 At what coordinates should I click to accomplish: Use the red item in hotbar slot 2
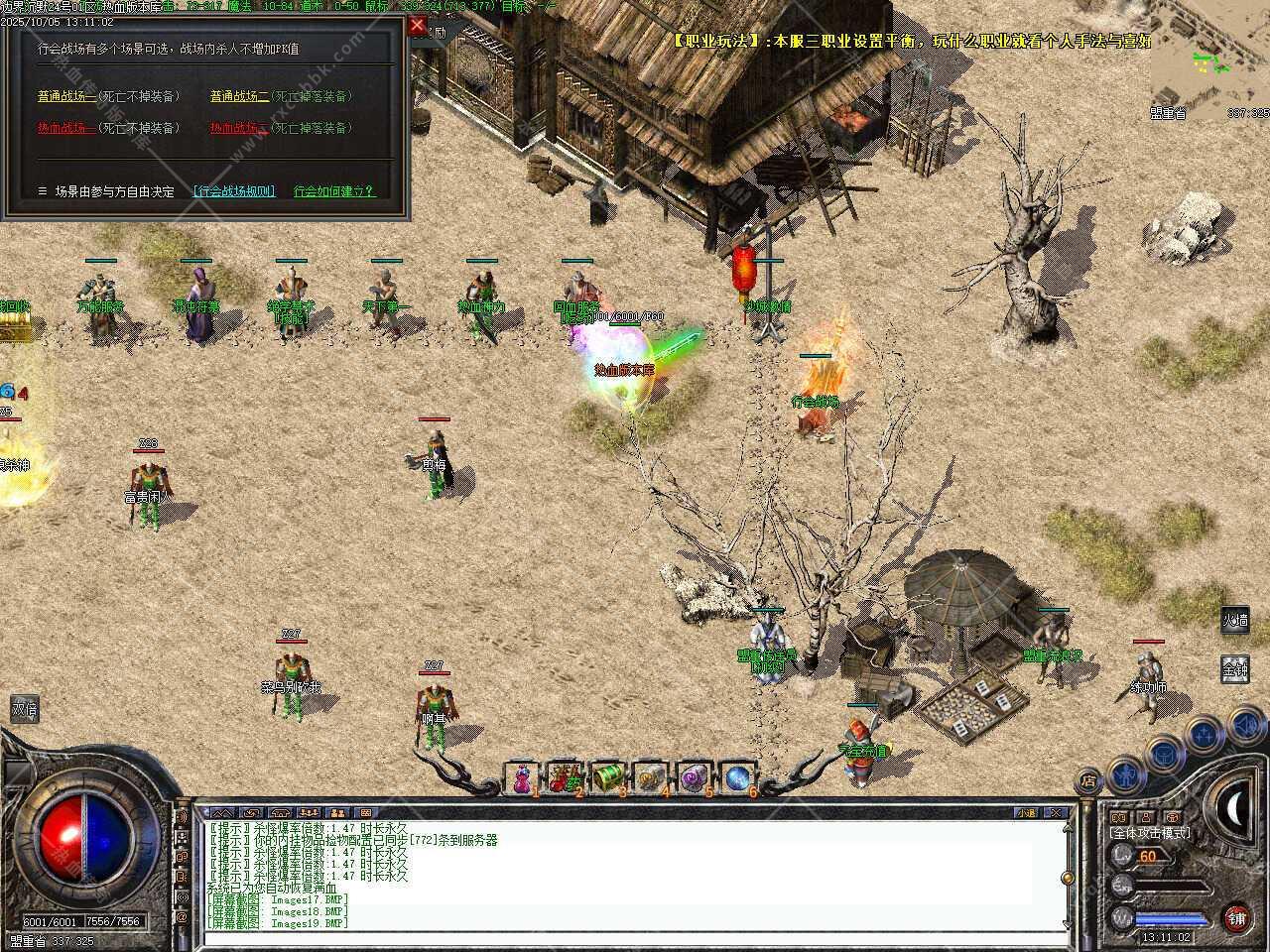(x=565, y=778)
